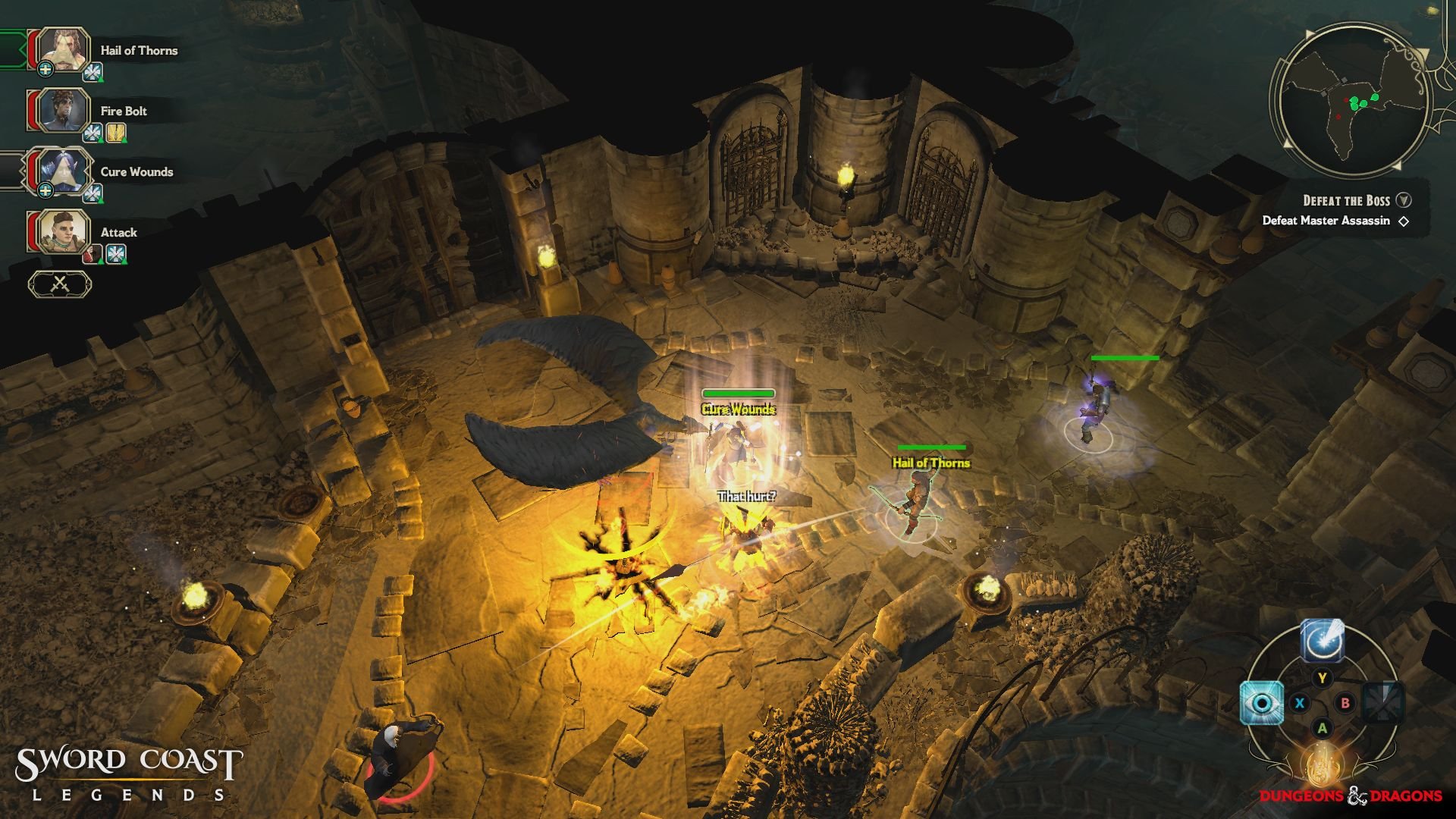Click the Defeat the Boss objective chevron
Screen dimensions: 1456x819
[x=1404, y=200]
